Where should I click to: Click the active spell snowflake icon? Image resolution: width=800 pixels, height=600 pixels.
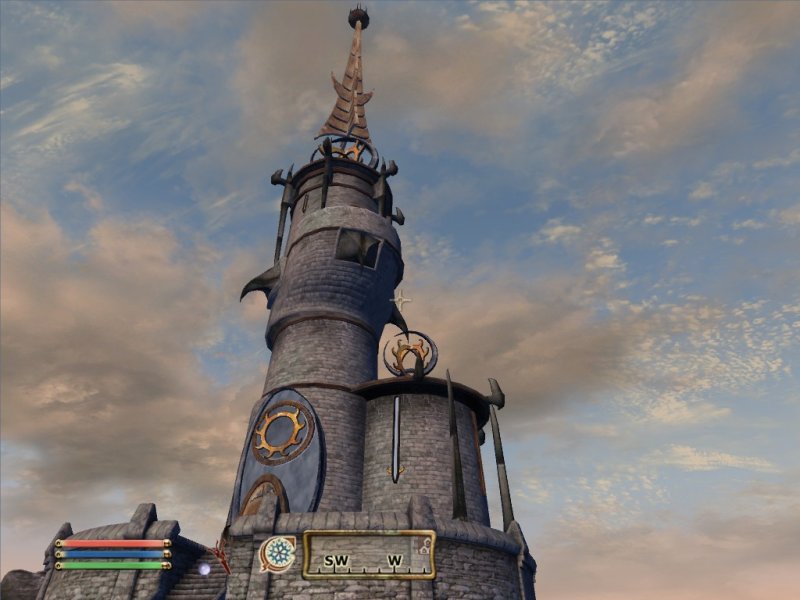pos(278,553)
